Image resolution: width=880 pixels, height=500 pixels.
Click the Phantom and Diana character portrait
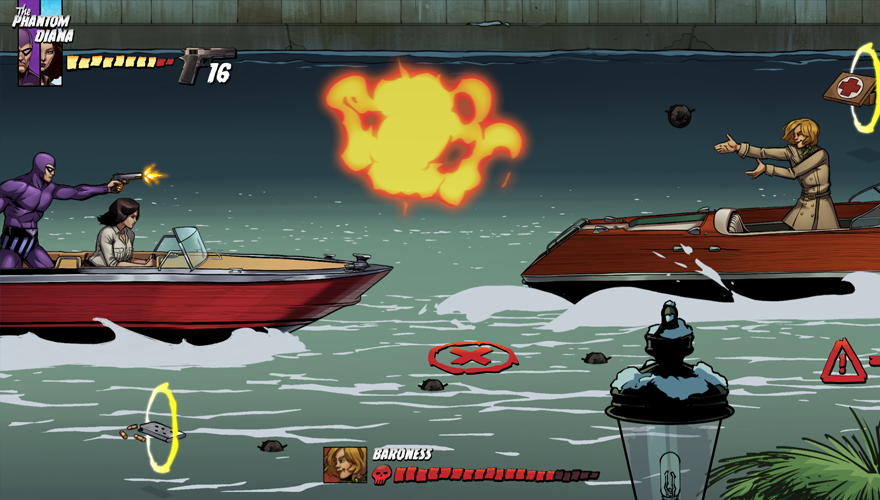[x=40, y=63]
